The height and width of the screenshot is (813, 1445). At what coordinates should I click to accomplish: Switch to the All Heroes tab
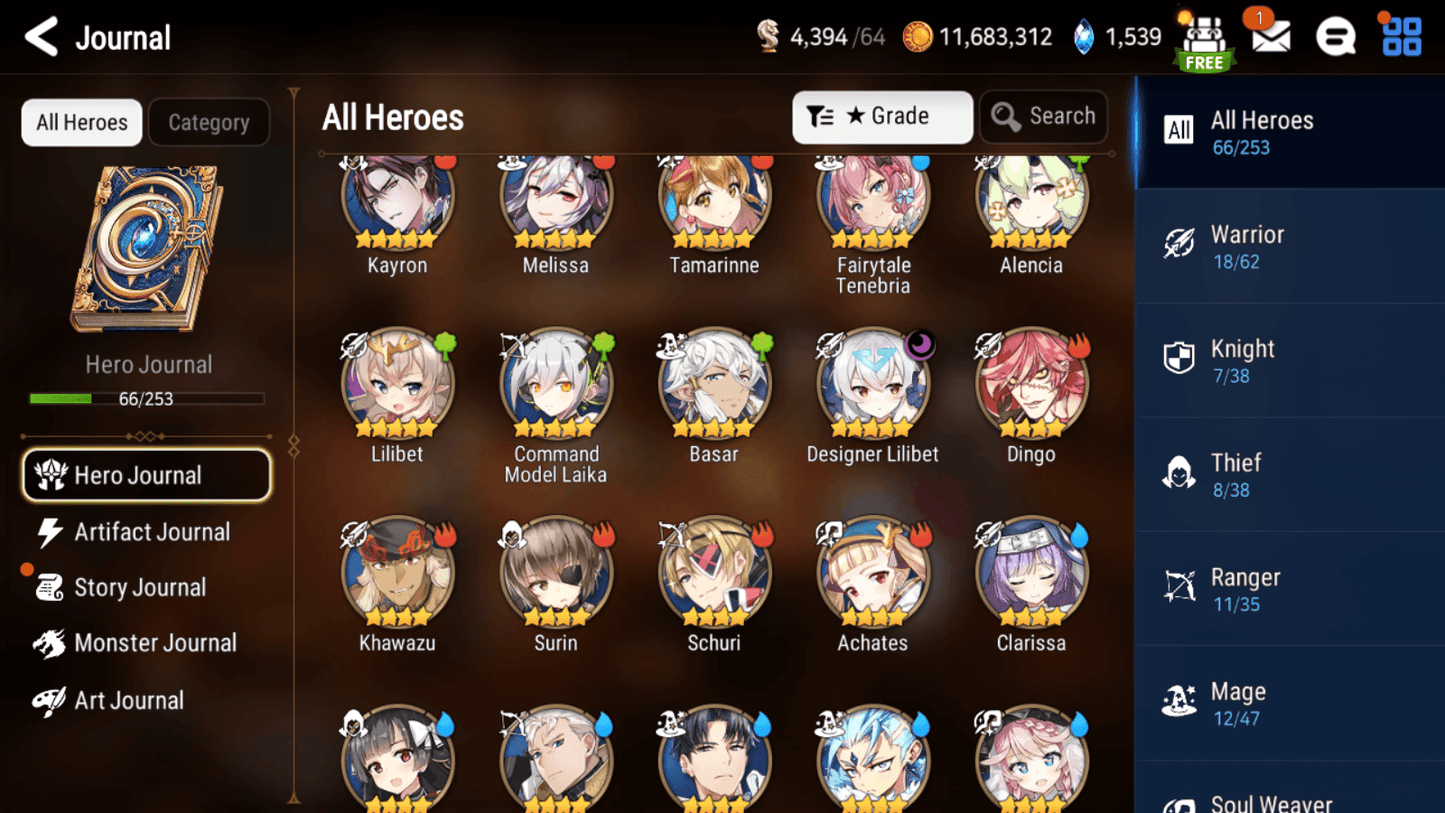(x=81, y=122)
